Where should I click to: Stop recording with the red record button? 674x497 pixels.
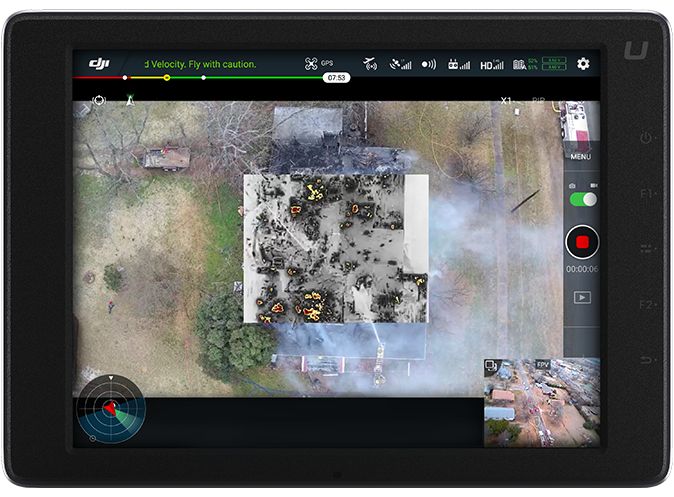pyautogui.click(x=581, y=242)
